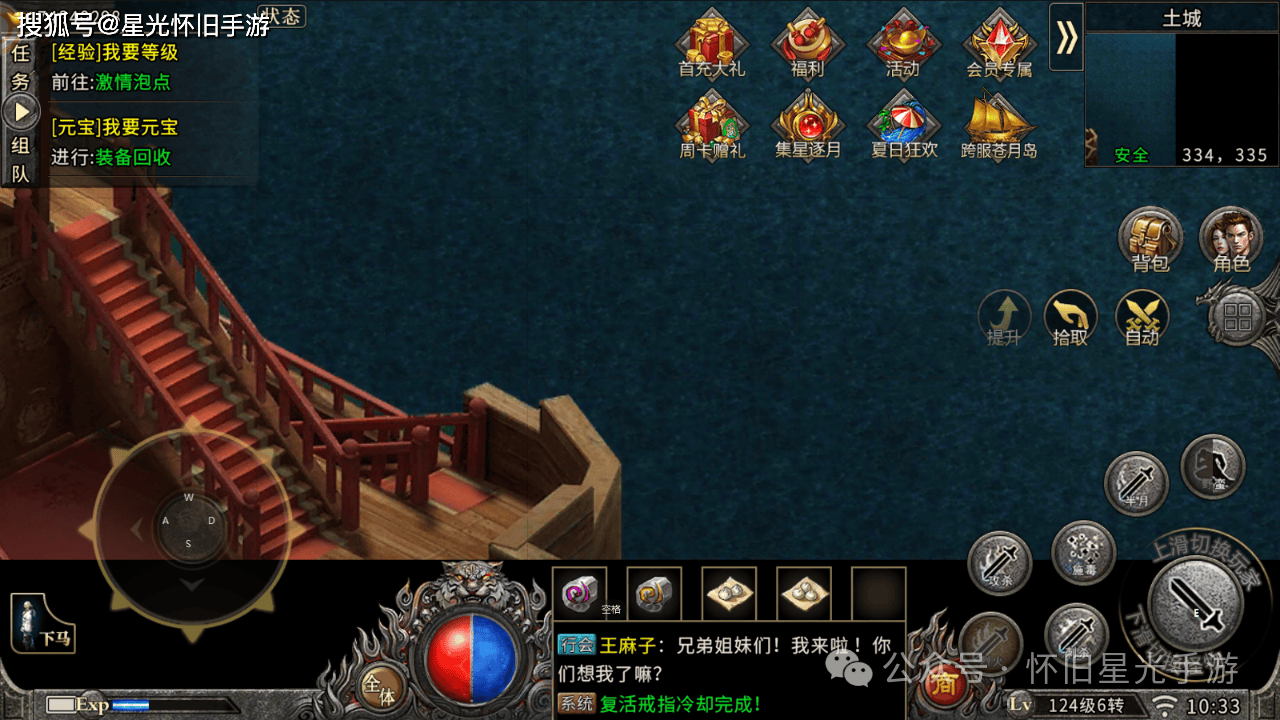Switch to the 组队 team tab
The height and width of the screenshot is (720, 1280).
[x=20, y=159]
